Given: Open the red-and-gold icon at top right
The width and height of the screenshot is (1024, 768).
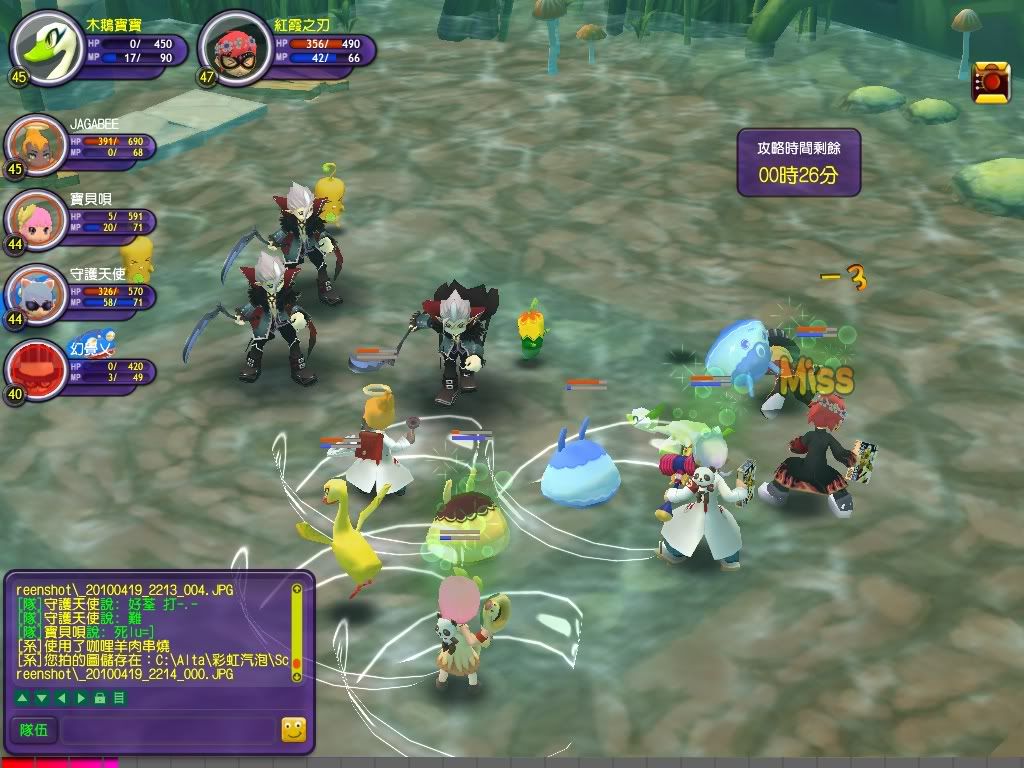Looking at the screenshot, I should 991,82.
